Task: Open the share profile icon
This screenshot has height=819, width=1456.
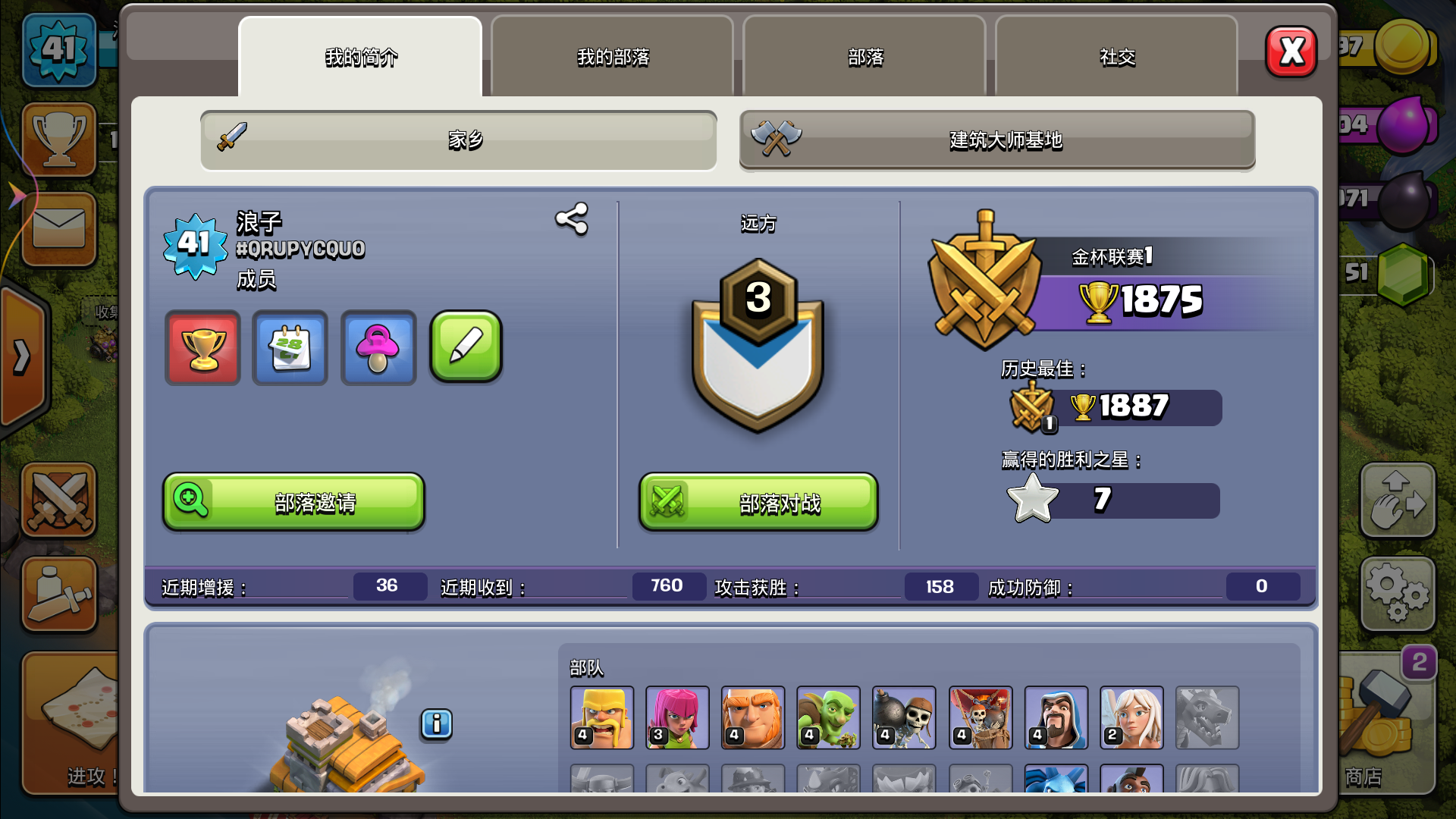Action: coord(571,221)
